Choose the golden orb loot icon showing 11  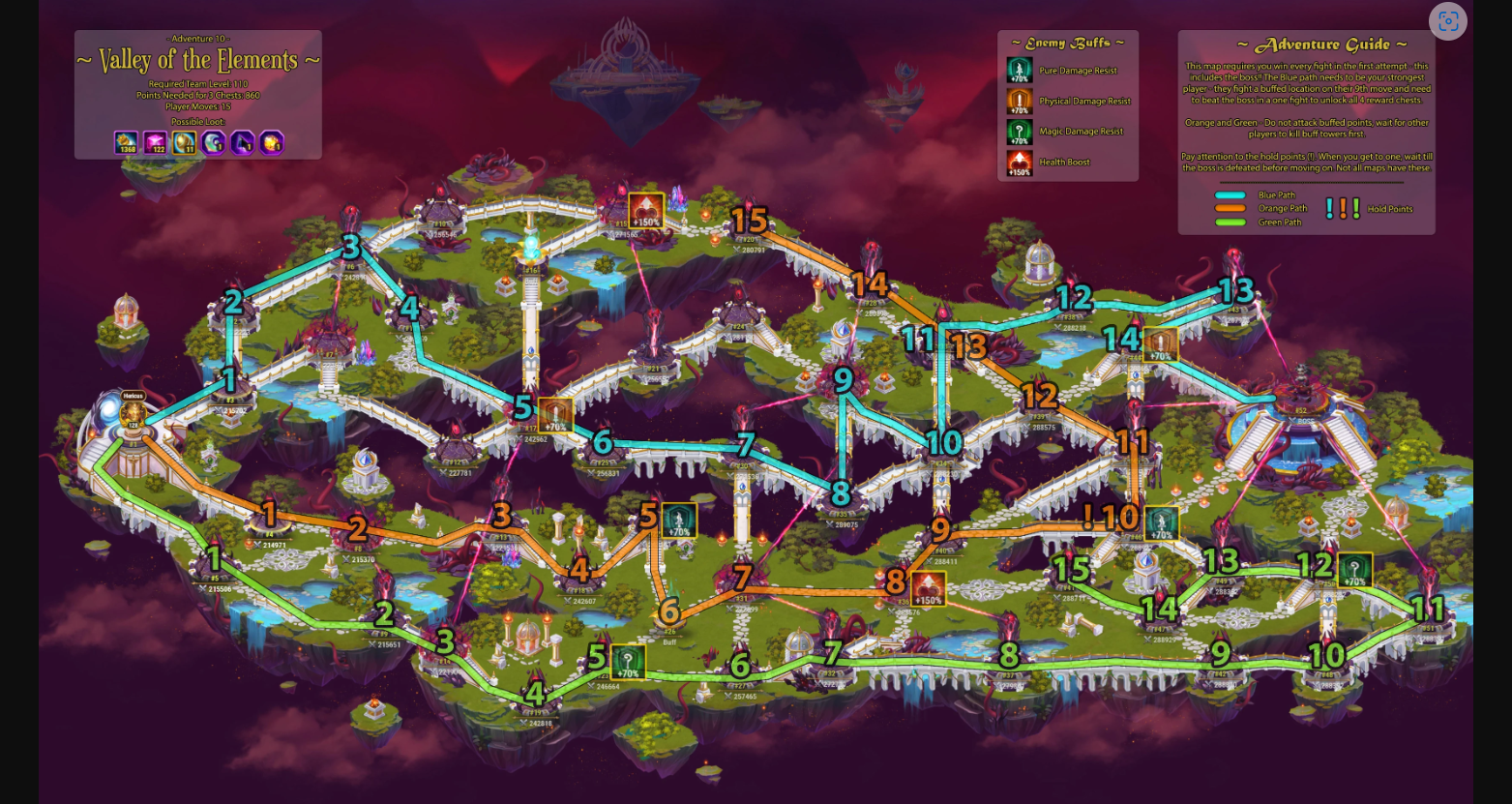pos(185,143)
